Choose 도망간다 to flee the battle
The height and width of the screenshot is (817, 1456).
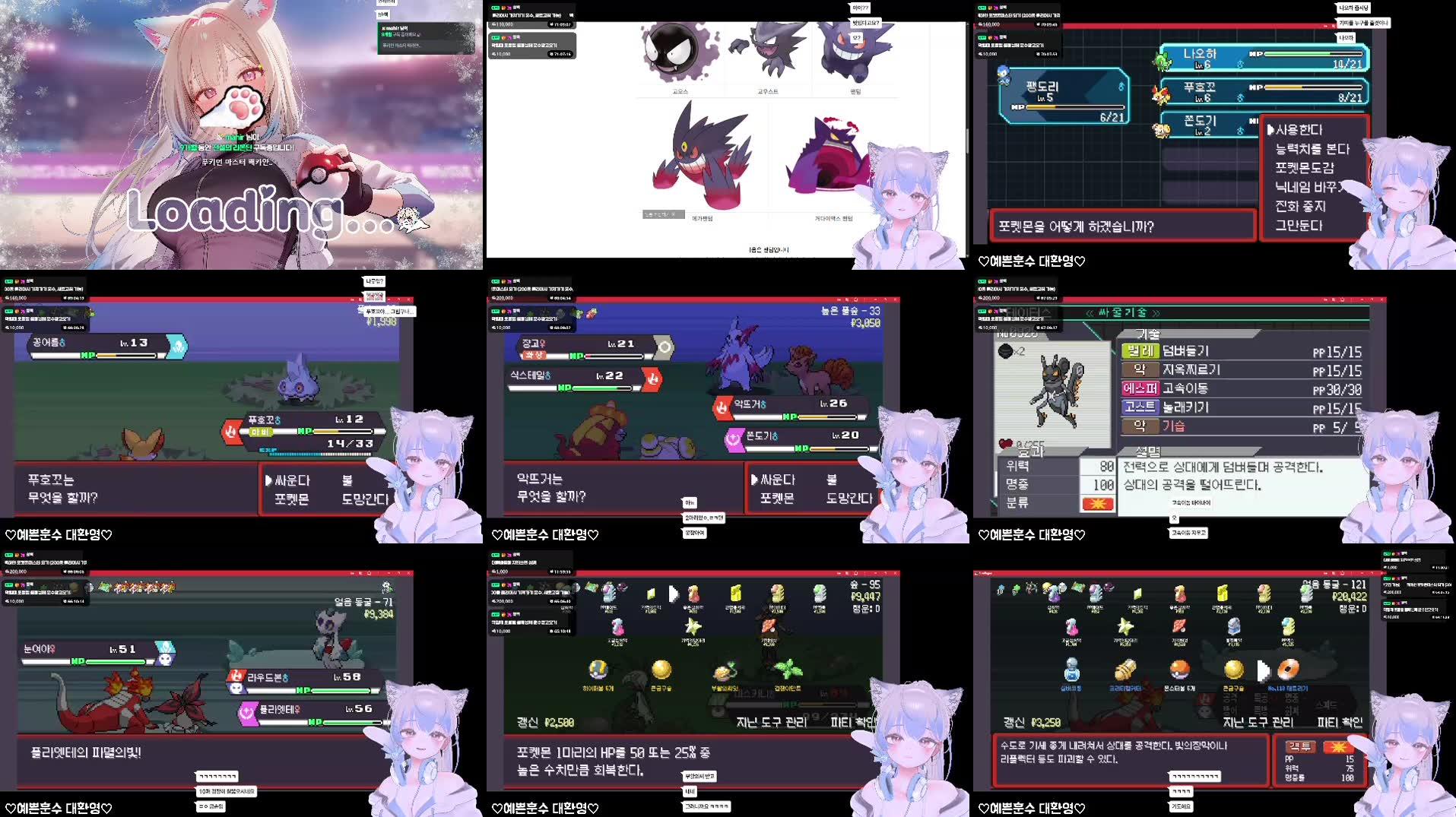pos(363,498)
